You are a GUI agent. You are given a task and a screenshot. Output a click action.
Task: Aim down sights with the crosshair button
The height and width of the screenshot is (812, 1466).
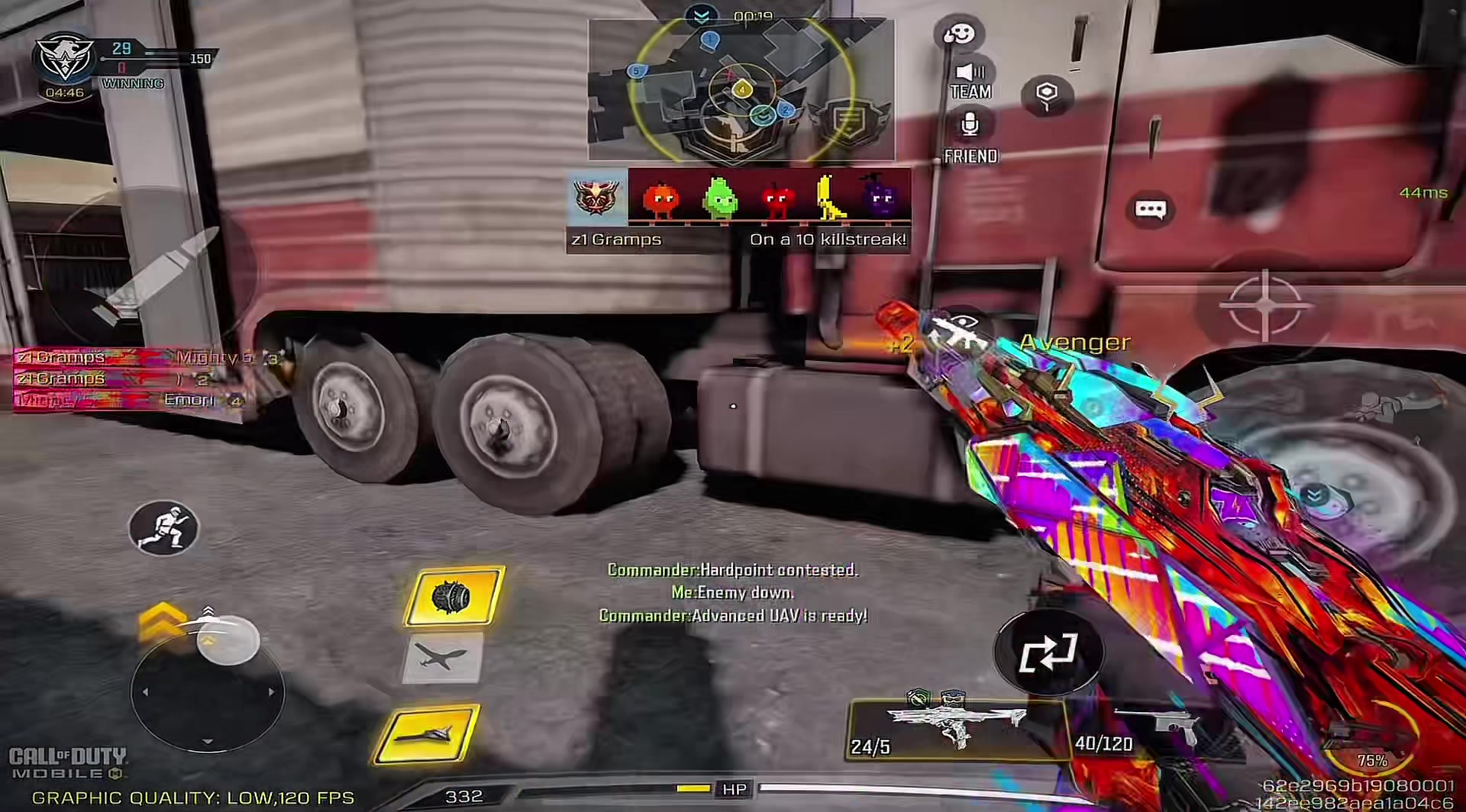(x=1265, y=305)
